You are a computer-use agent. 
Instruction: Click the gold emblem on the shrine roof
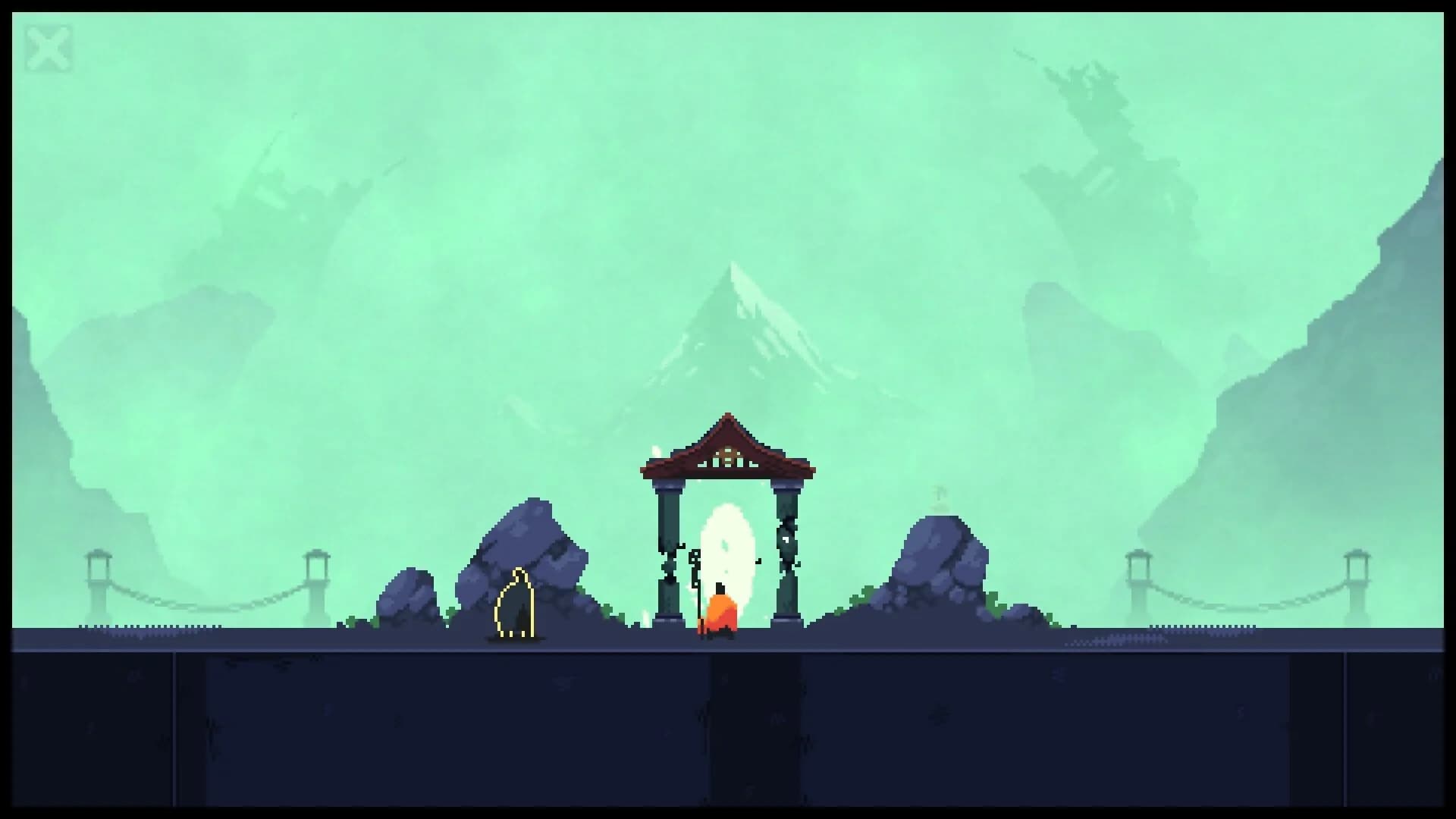729,455
